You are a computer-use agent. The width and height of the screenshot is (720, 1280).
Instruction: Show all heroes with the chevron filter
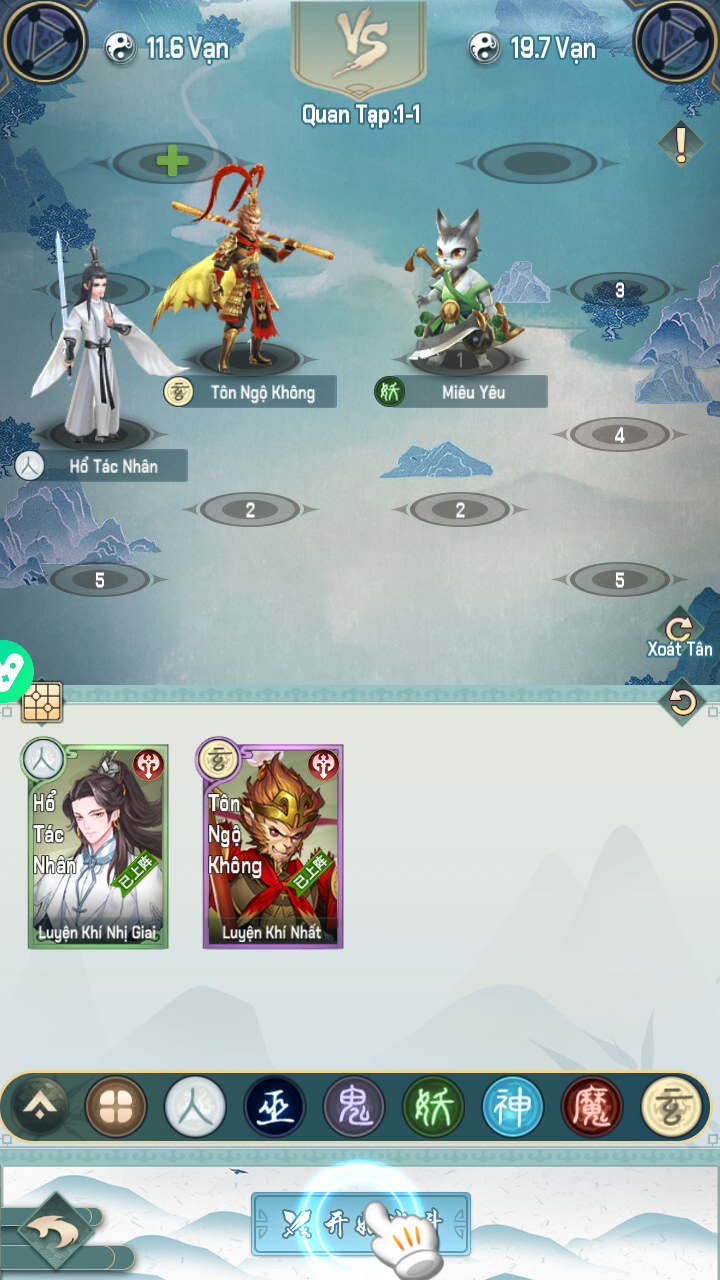point(39,1107)
